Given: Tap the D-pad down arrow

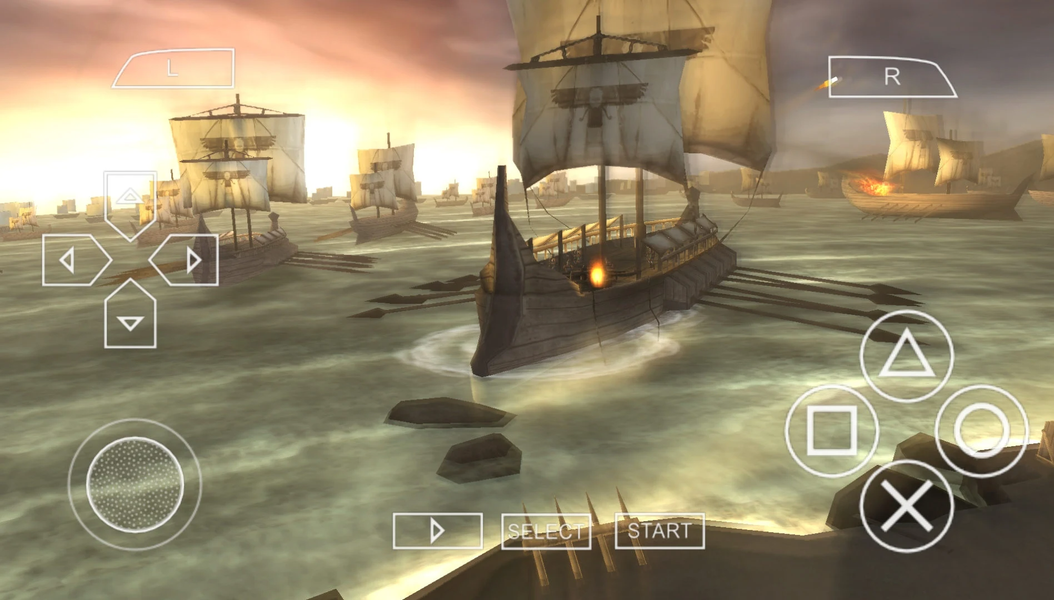Looking at the screenshot, I should (130, 317).
